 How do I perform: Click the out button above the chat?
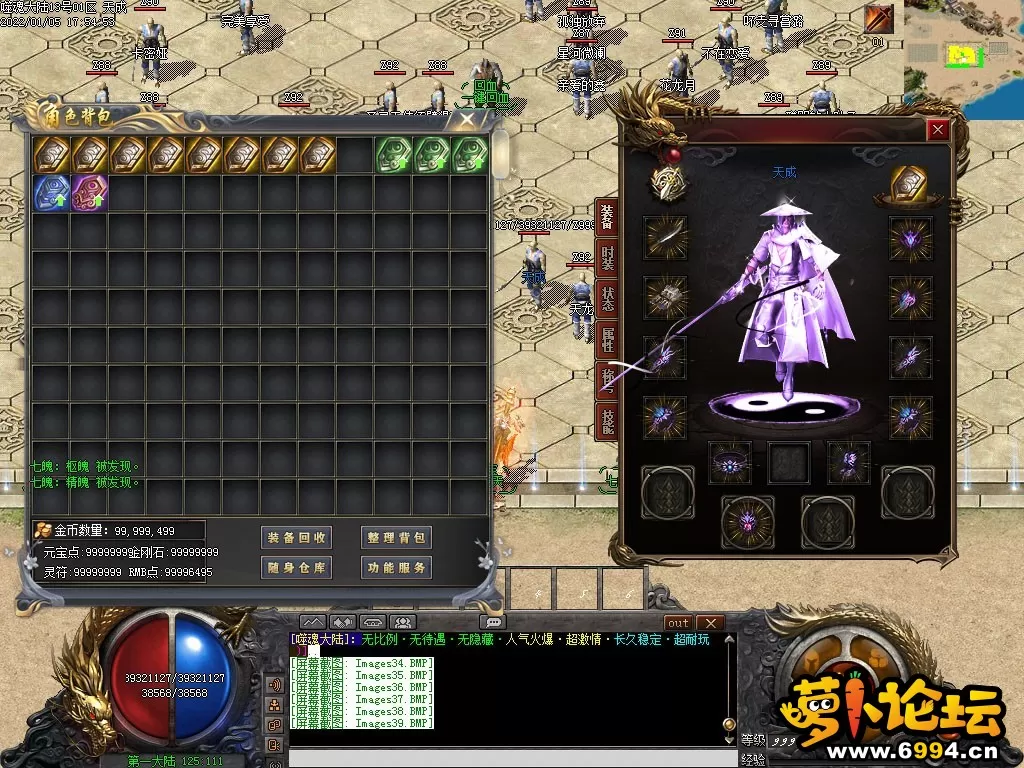coord(678,623)
